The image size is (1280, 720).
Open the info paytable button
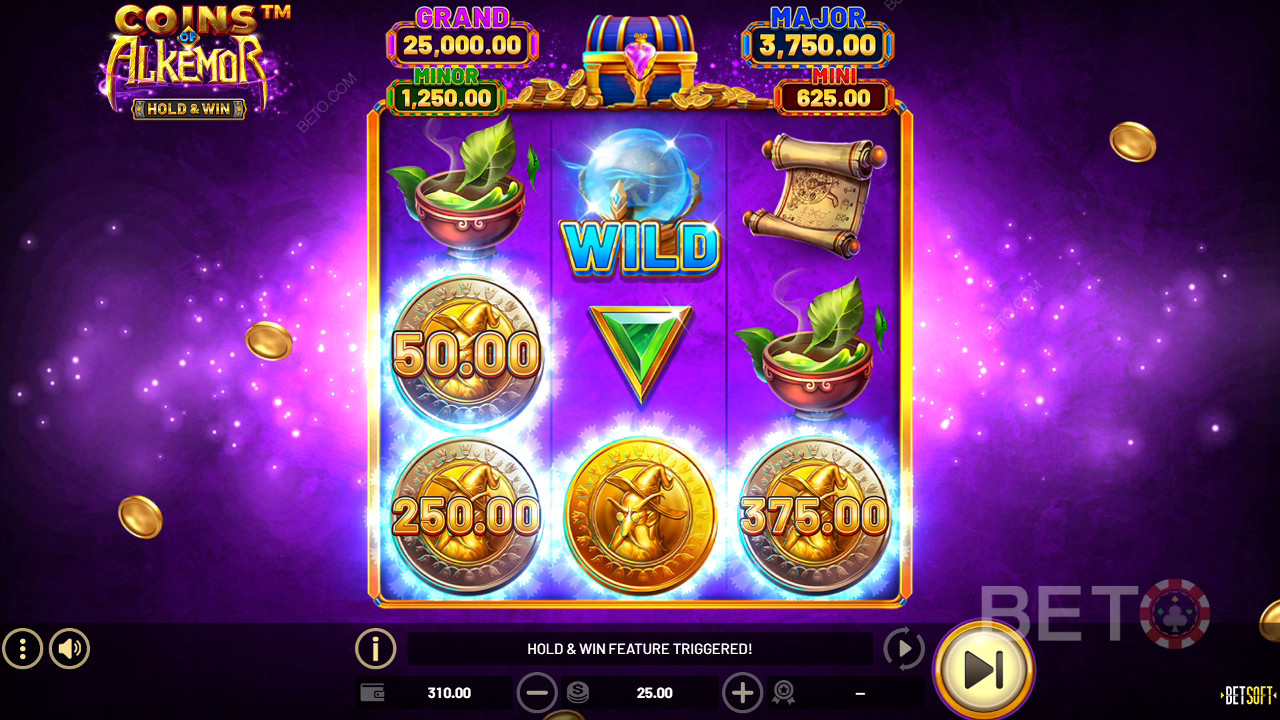[x=375, y=649]
